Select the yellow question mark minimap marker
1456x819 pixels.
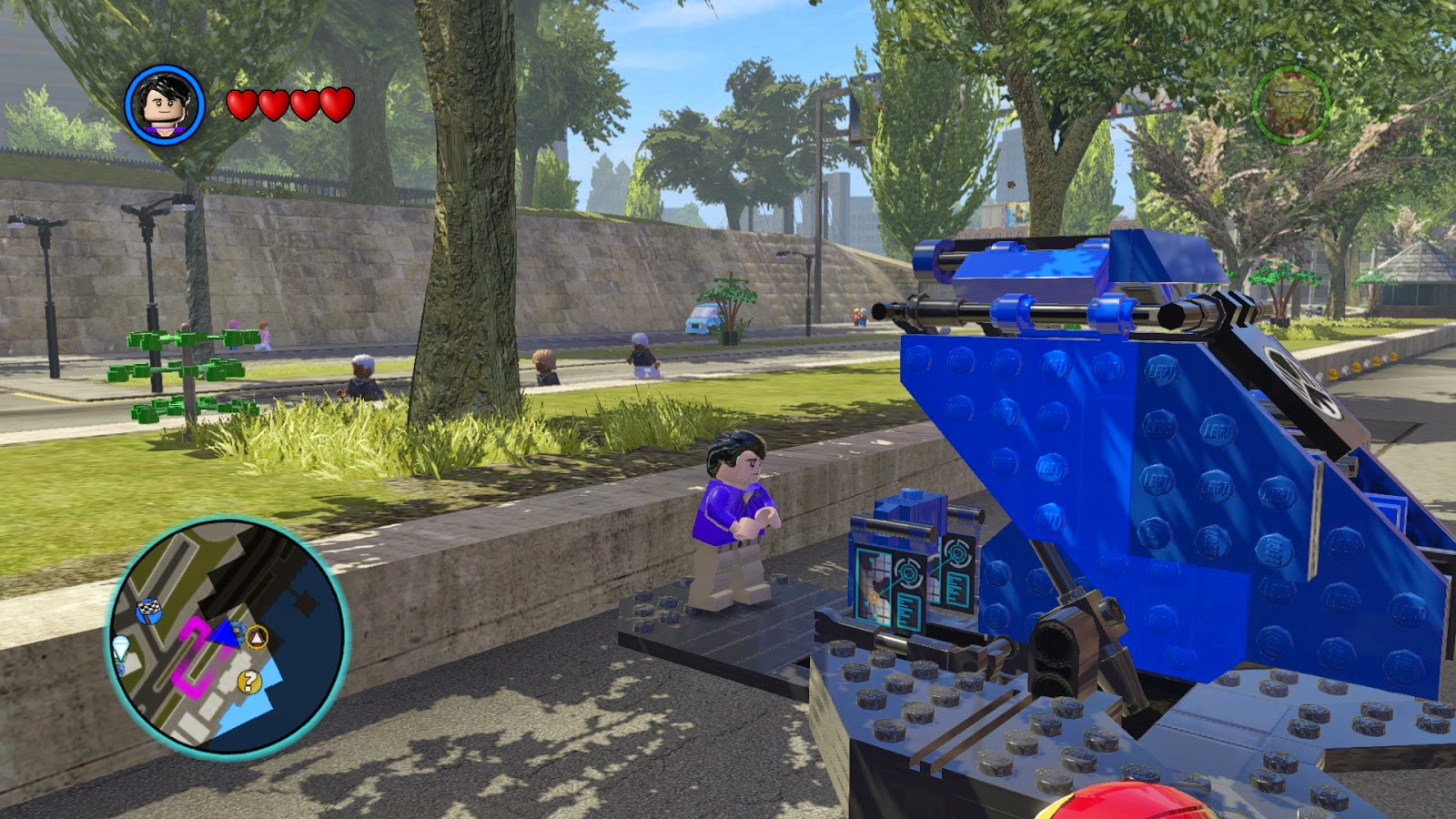click(248, 682)
